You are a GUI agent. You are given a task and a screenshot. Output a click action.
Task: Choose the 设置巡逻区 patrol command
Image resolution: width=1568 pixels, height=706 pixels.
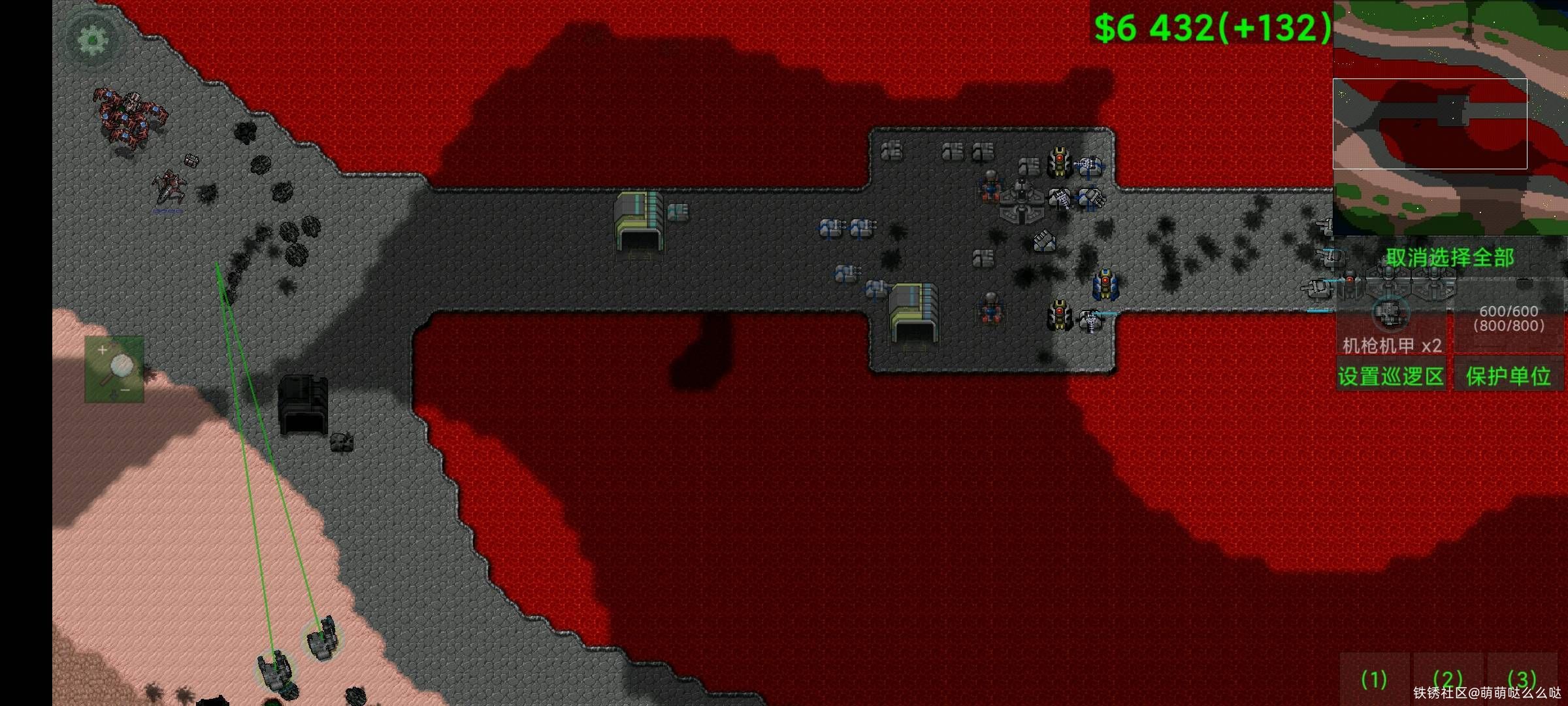1391,377
